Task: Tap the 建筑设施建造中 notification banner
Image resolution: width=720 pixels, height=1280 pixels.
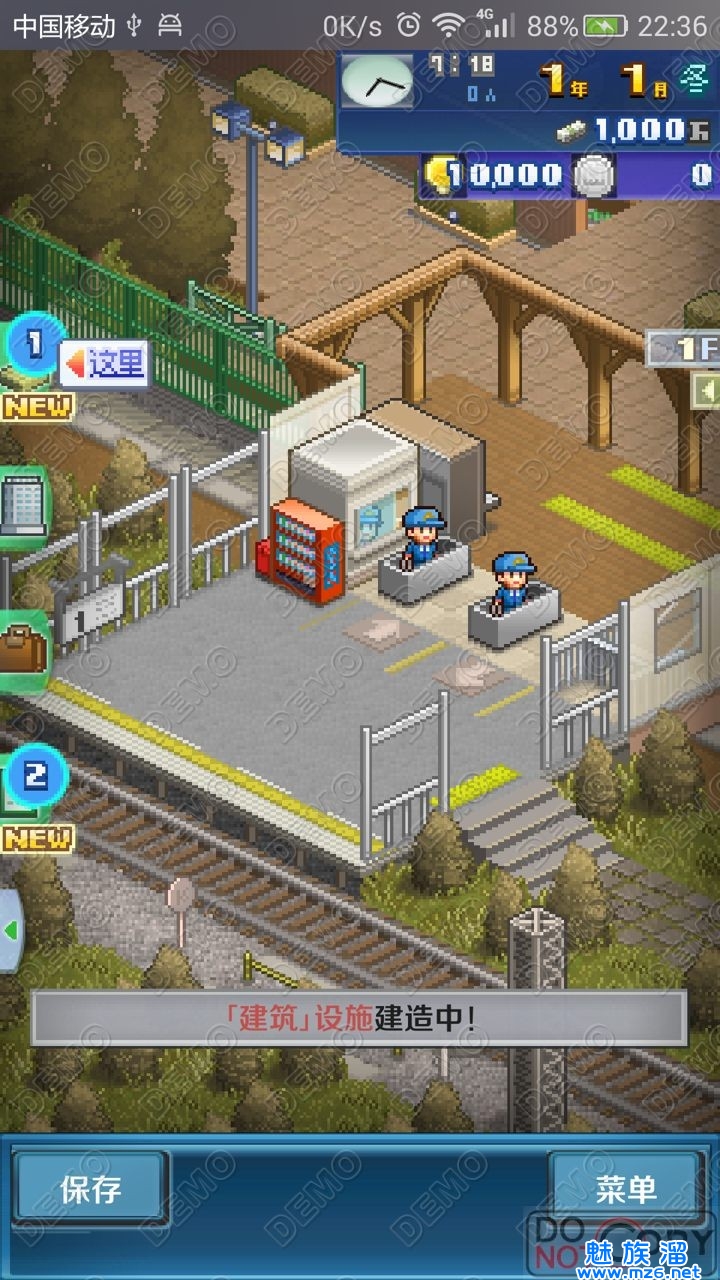Action: click(x=358, y=1018)
